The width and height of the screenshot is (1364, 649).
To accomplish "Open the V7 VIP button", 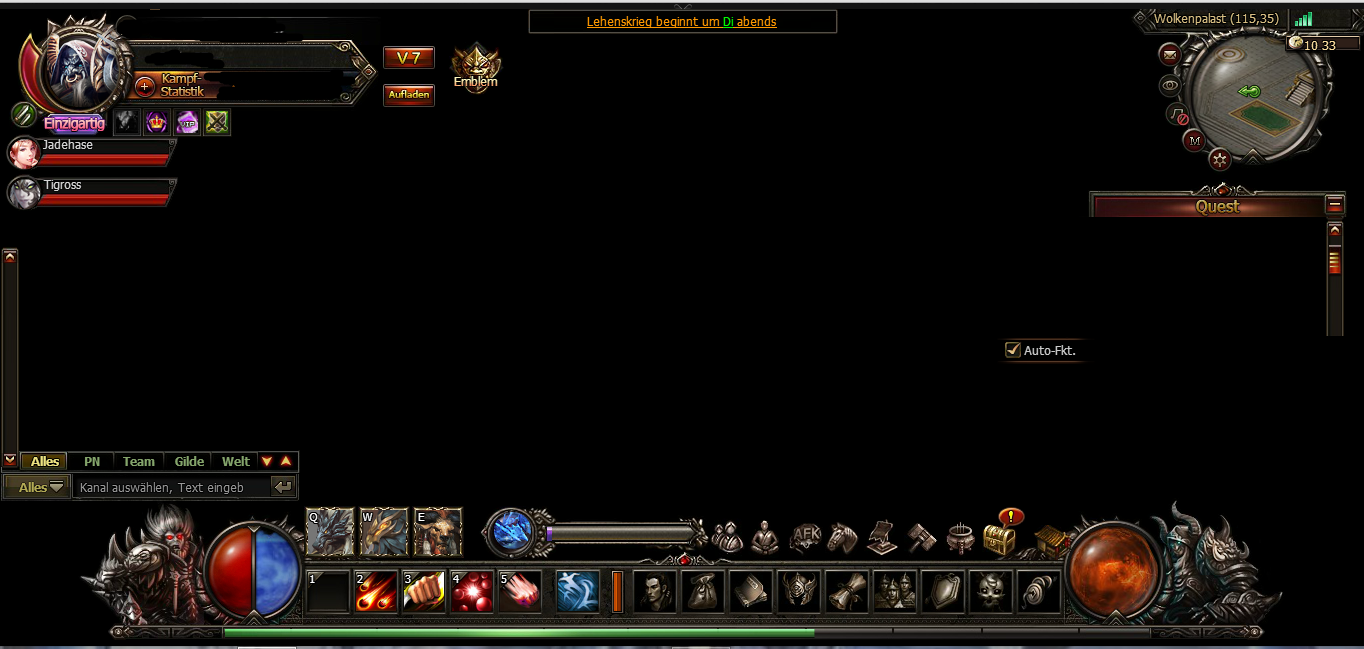I will tap(409, 58).
